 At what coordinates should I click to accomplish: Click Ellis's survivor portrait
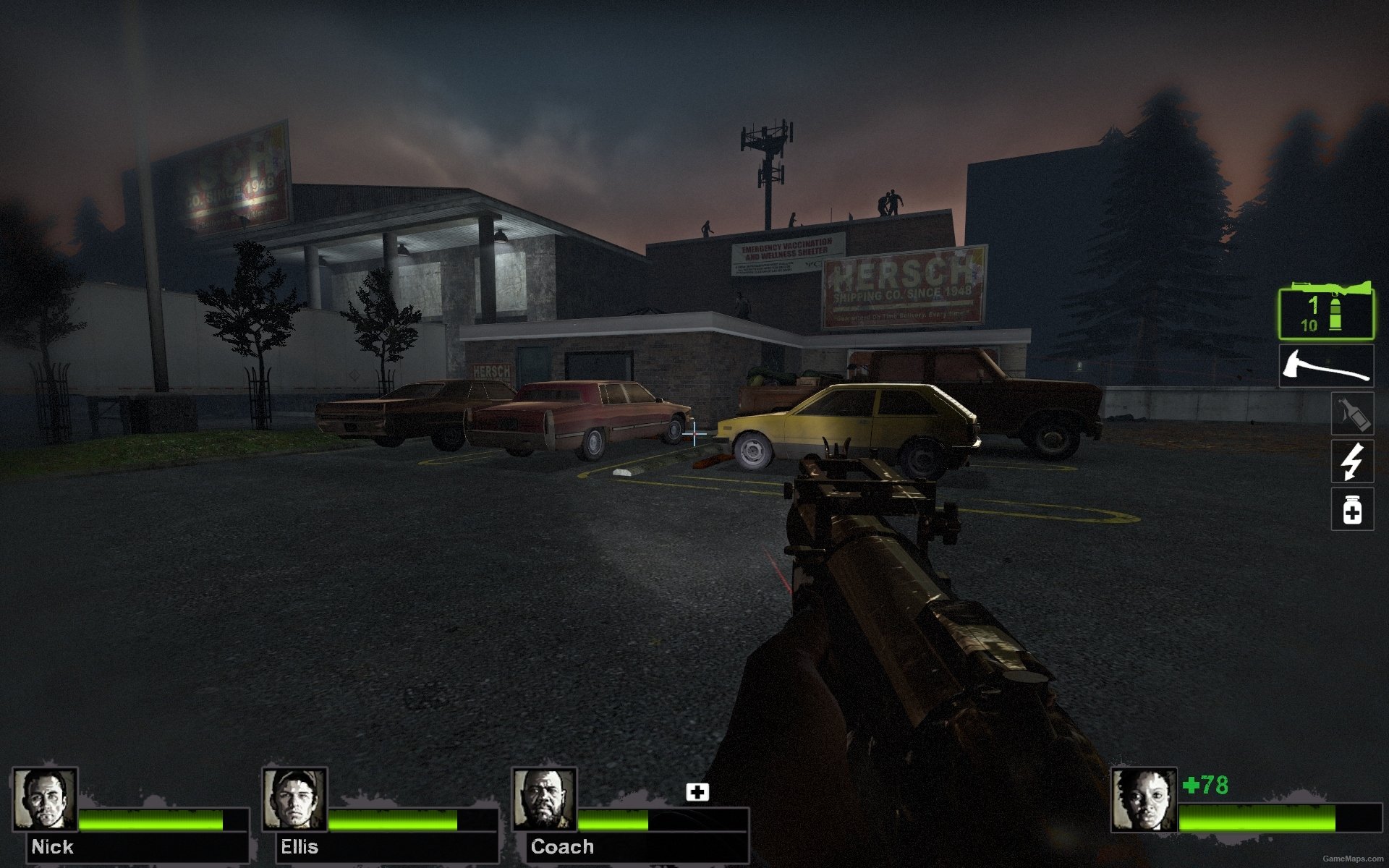(x=294, y=799)
